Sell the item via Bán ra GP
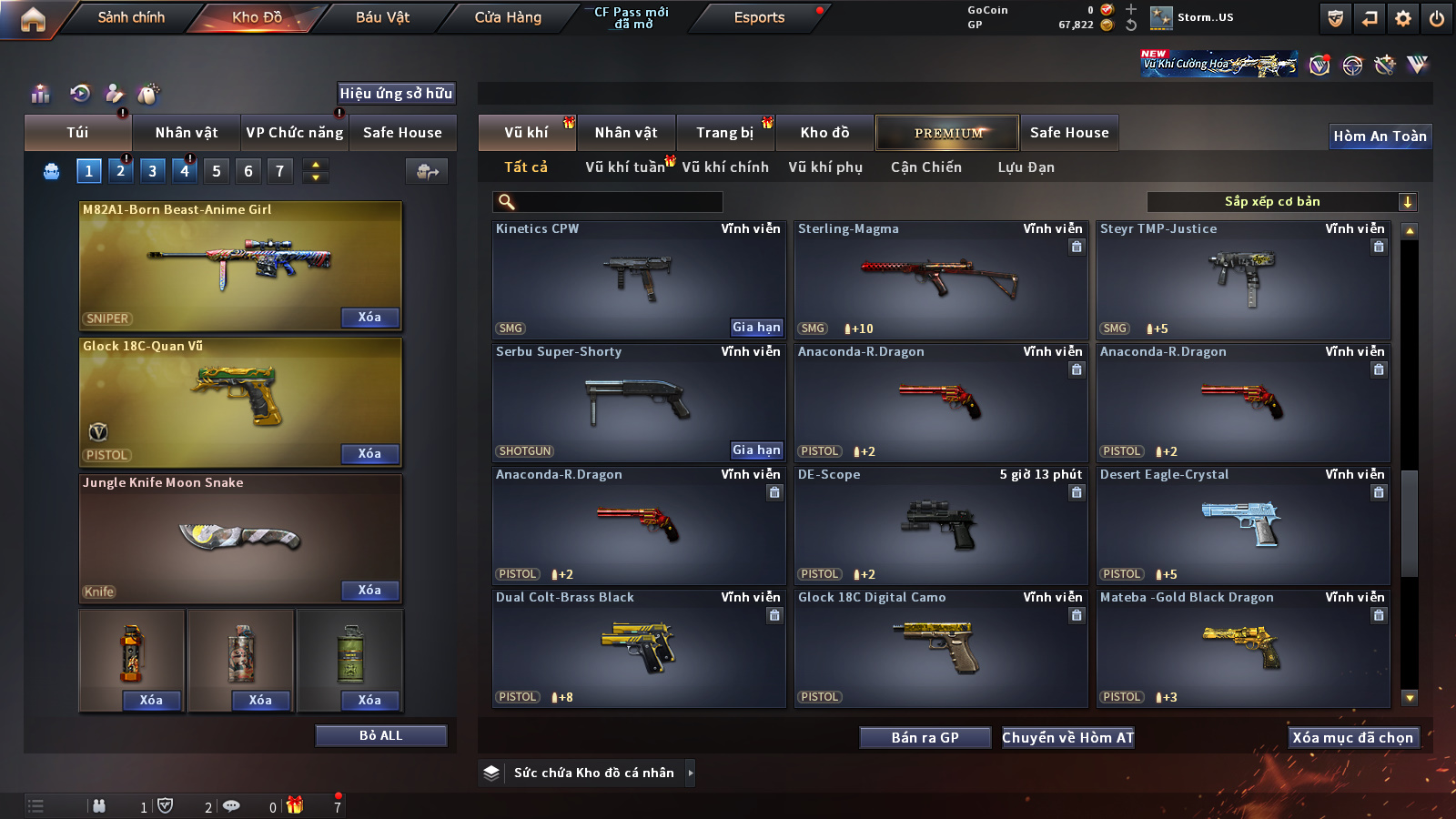Viewport: 1456px width, 819px height. [925, 738]
